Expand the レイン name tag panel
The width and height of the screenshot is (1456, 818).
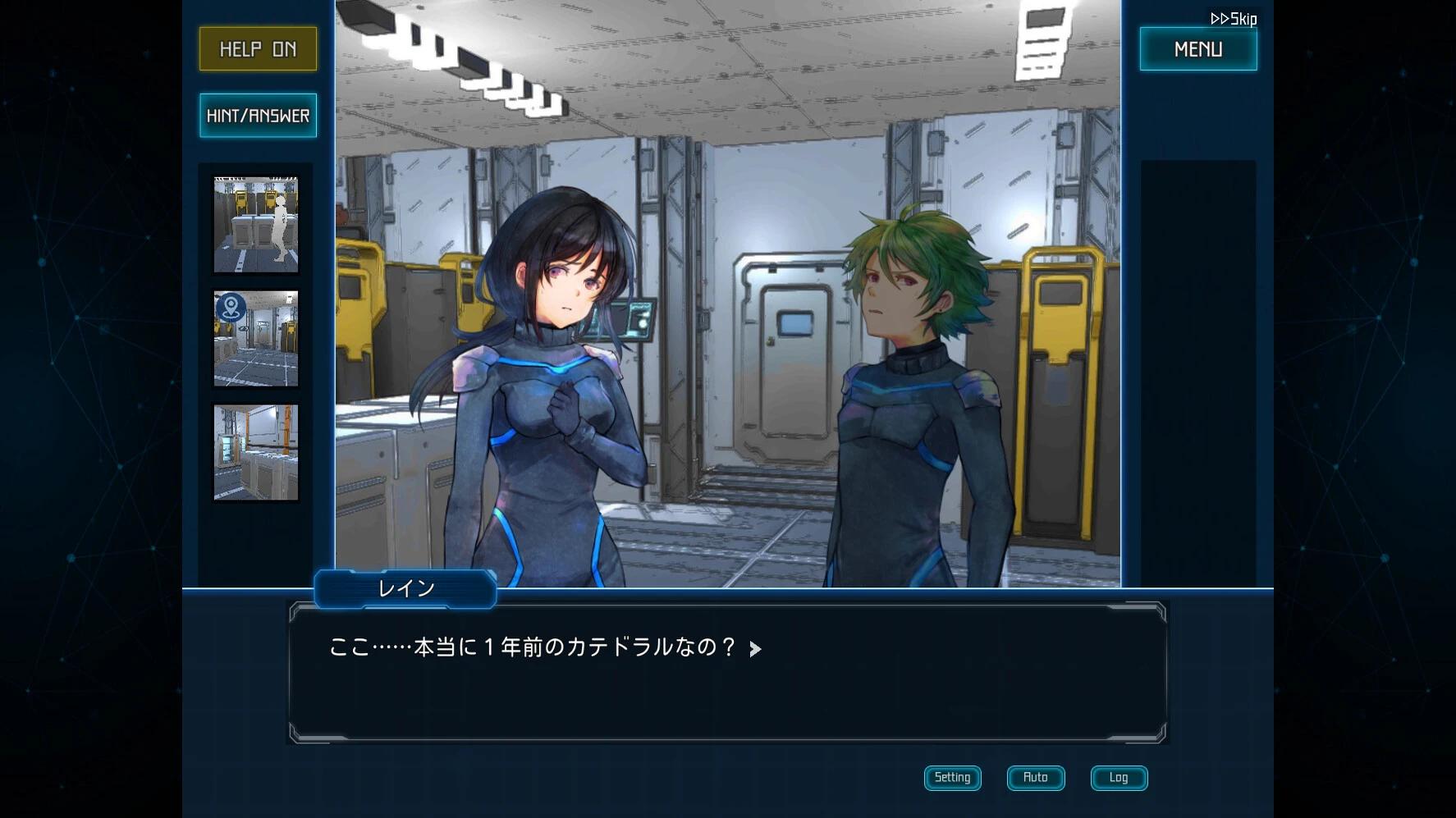coord(405,588)
